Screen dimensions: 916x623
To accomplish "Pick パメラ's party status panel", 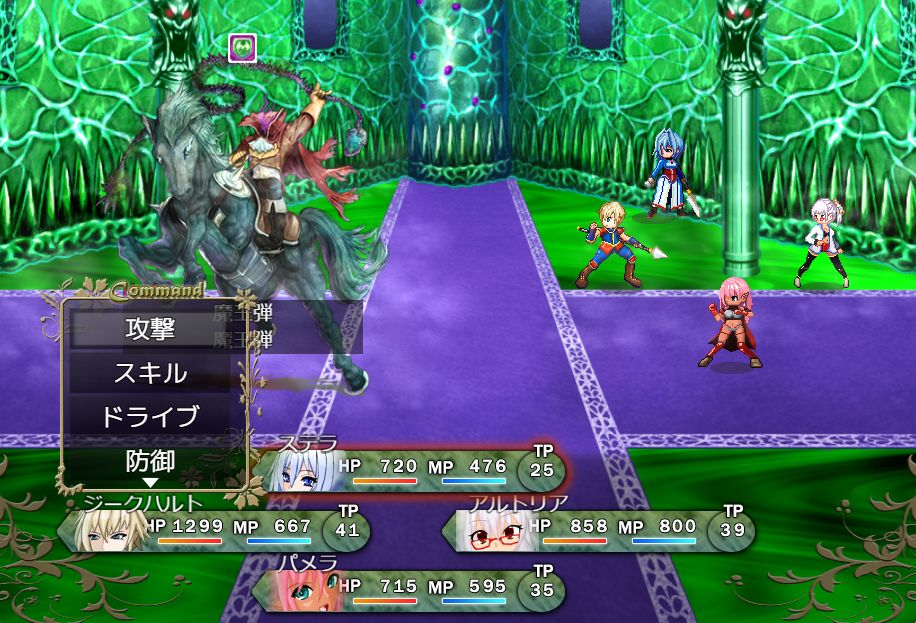I will click(408, 590).
